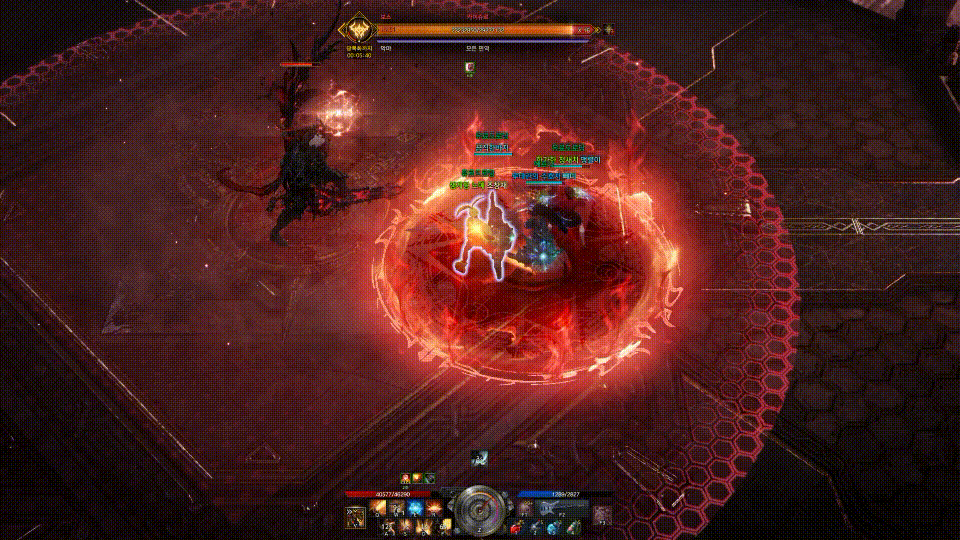This screenshot has width=960, height=540.
Task: Activate the Q skill with golden slash
Action: tap(379, 508)
